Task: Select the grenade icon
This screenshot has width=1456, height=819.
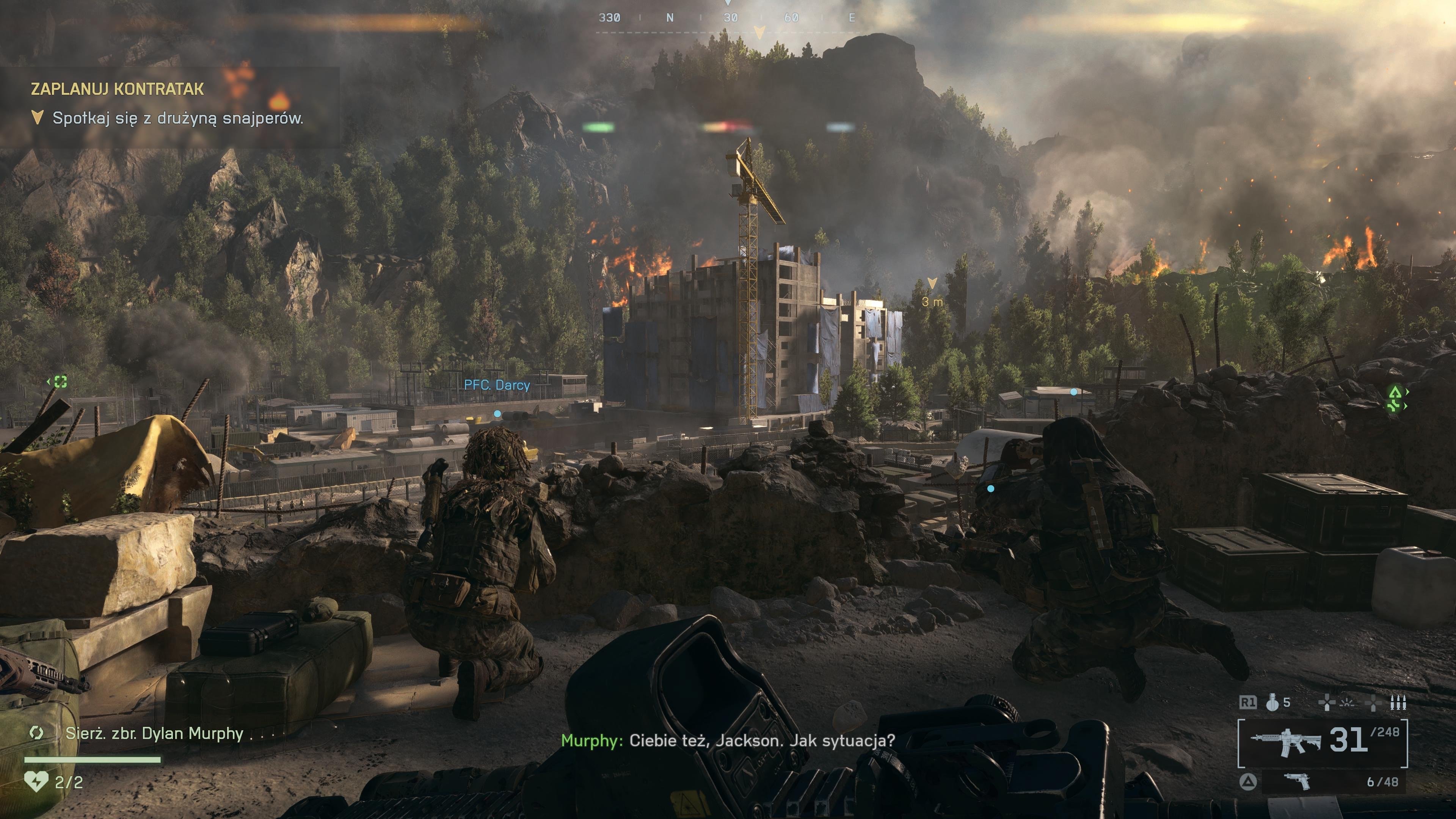Action: pyautogui.click(x=1272, y=703)
